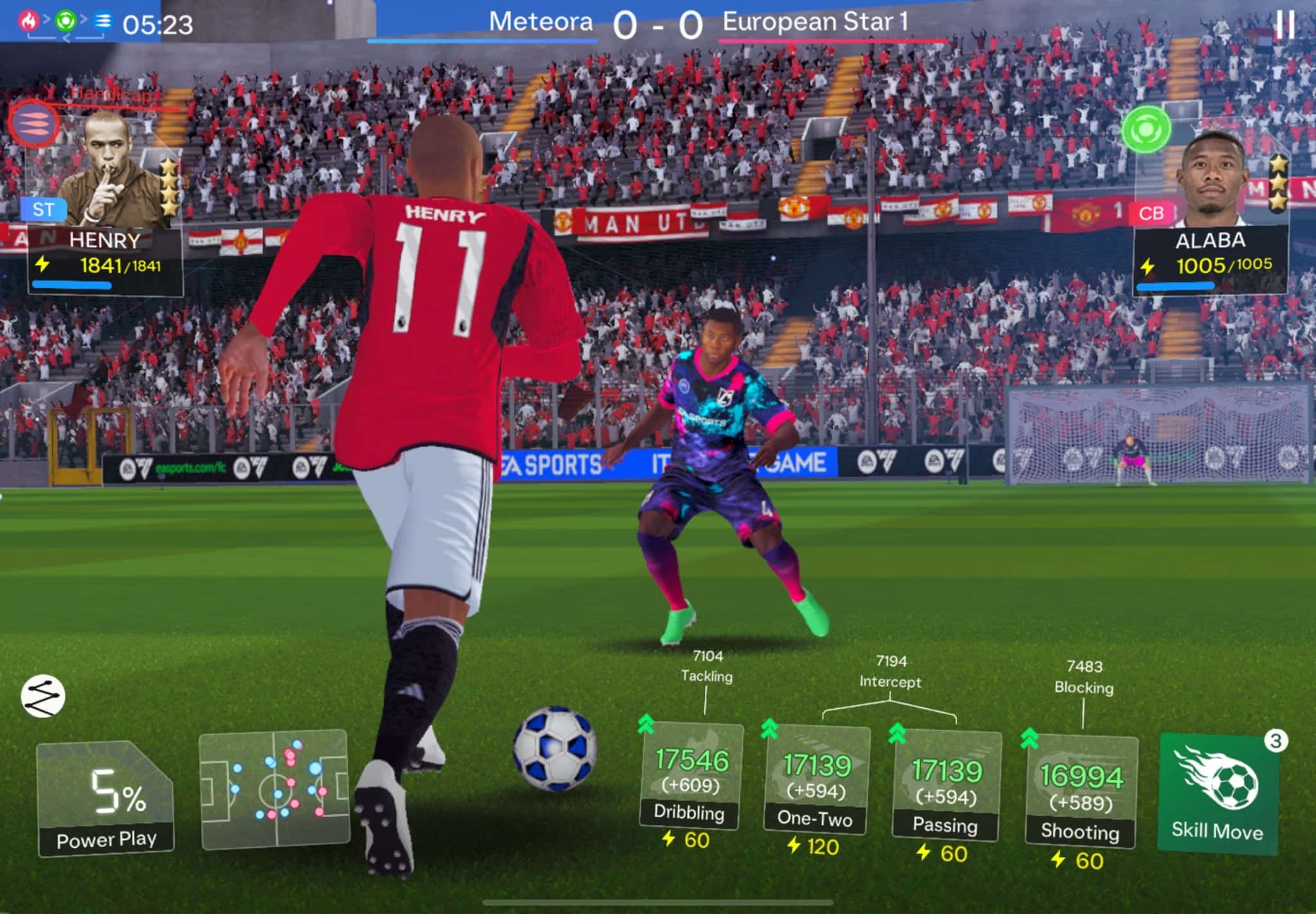The width and height of the screenshot is (1316, 914).
Task: Open the Power Play panel
Action: pyautogui.click(x=106, y=798)
